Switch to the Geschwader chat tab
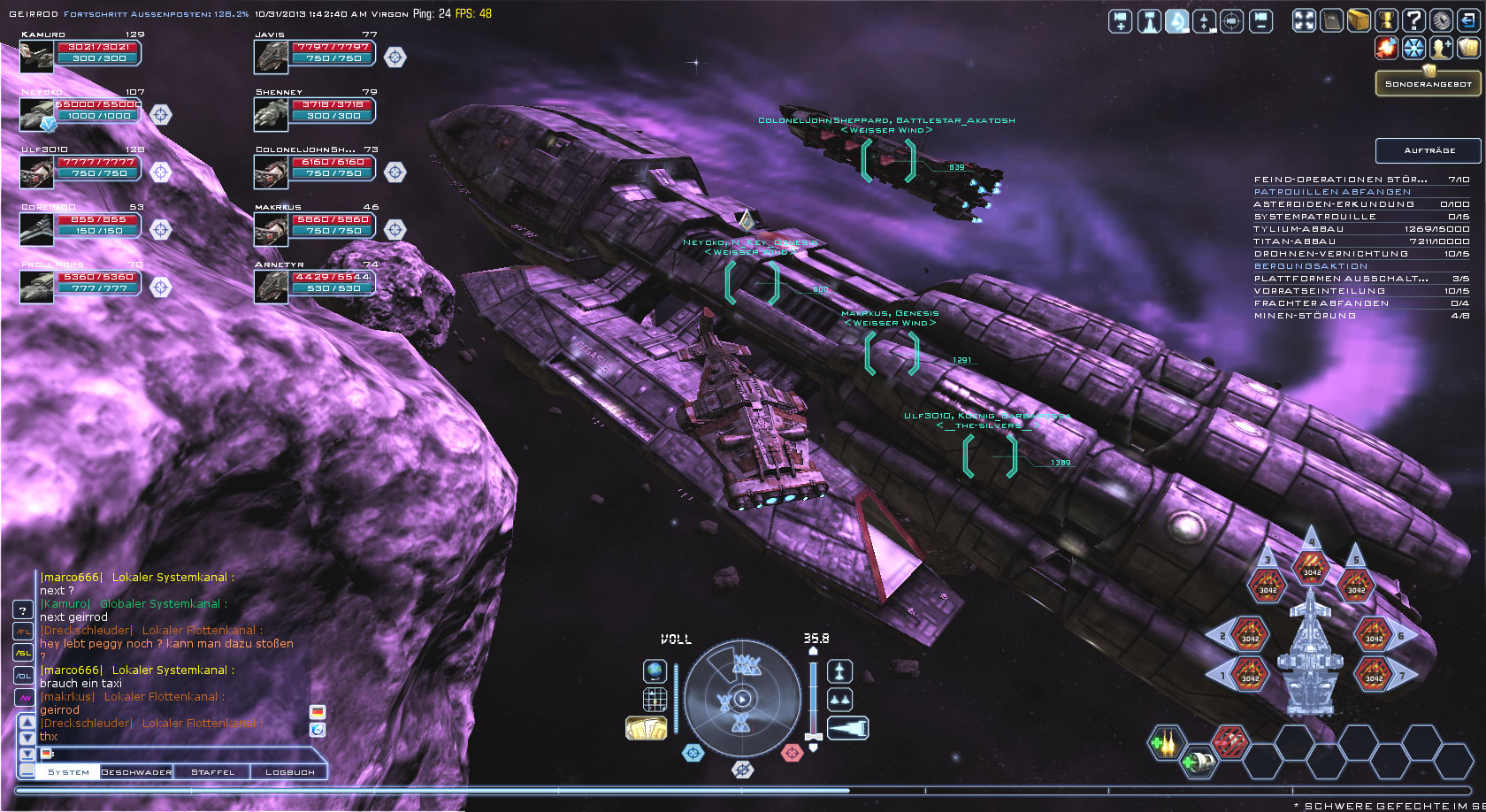 [136, 772]
